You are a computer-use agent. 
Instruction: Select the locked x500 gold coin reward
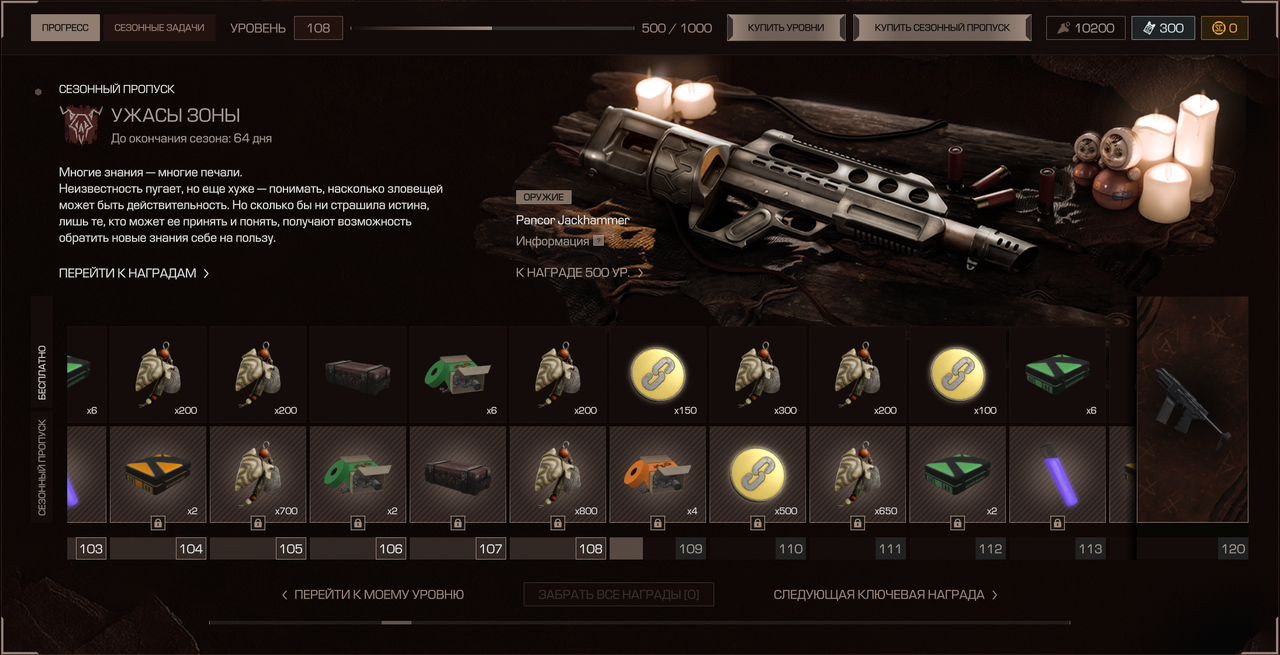coord(758,474)
